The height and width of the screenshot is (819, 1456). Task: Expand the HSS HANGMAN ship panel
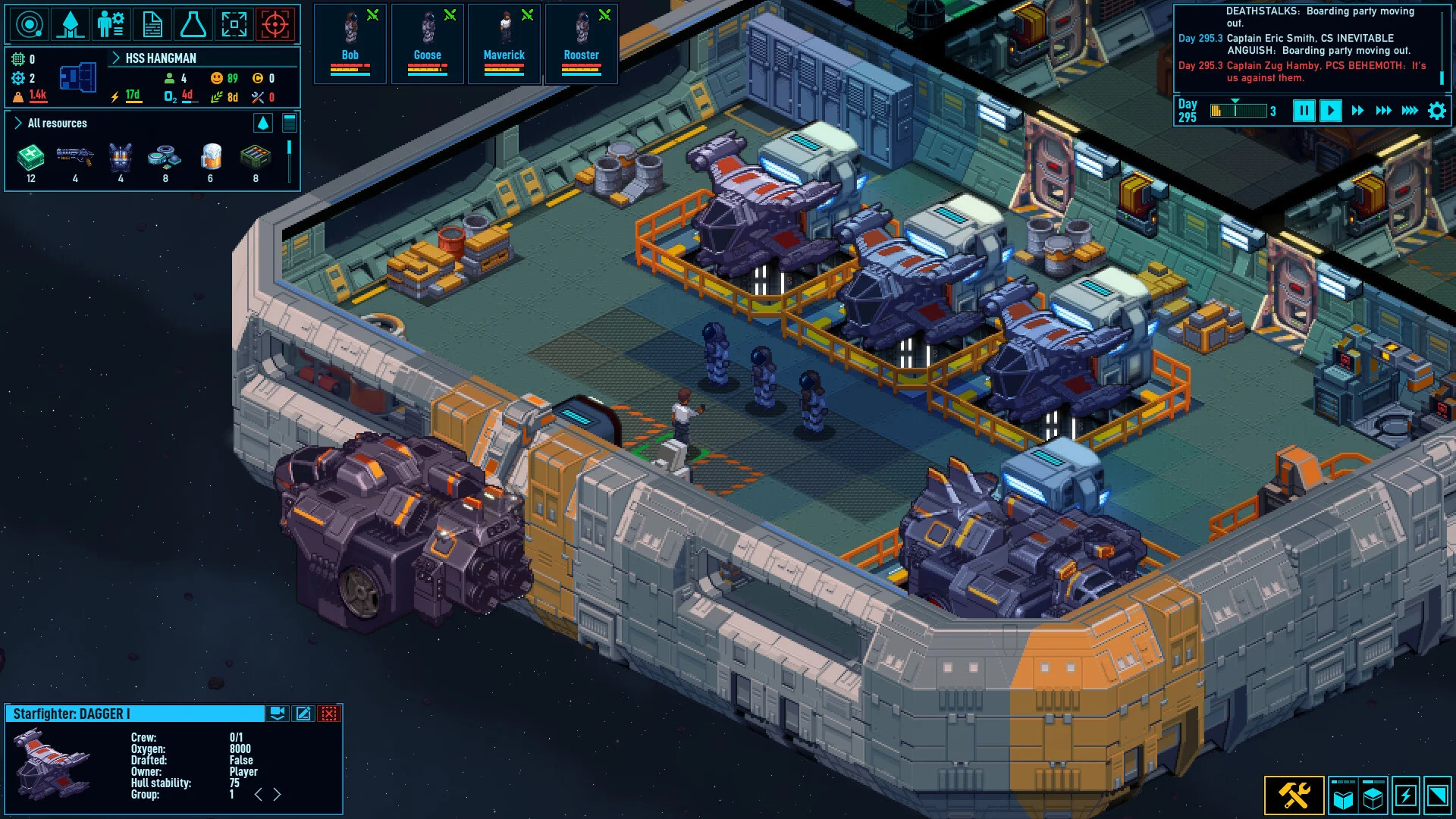pos(116,58)
